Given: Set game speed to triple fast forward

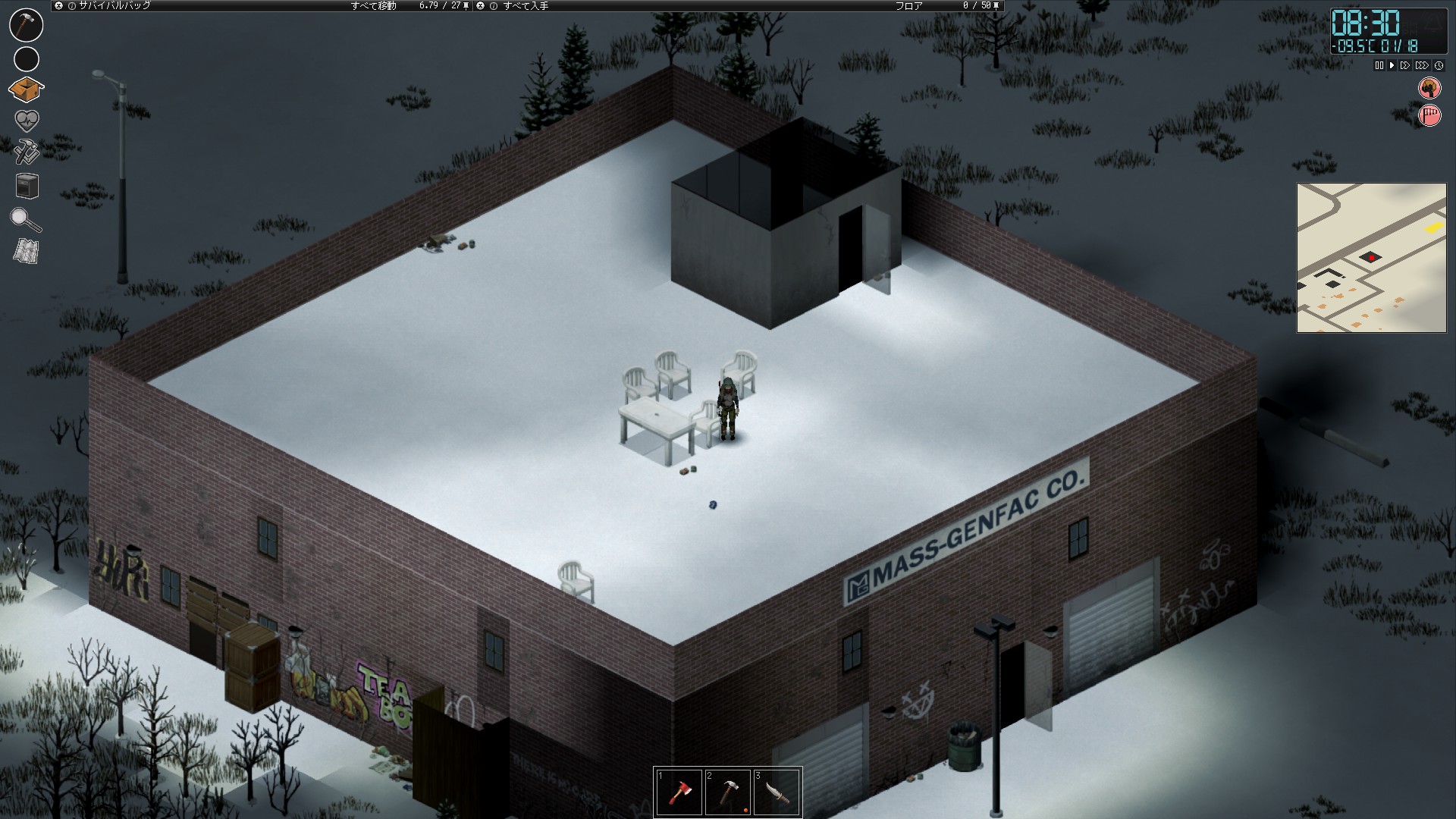Looking at the screenshot, I should click(1422, 66).
